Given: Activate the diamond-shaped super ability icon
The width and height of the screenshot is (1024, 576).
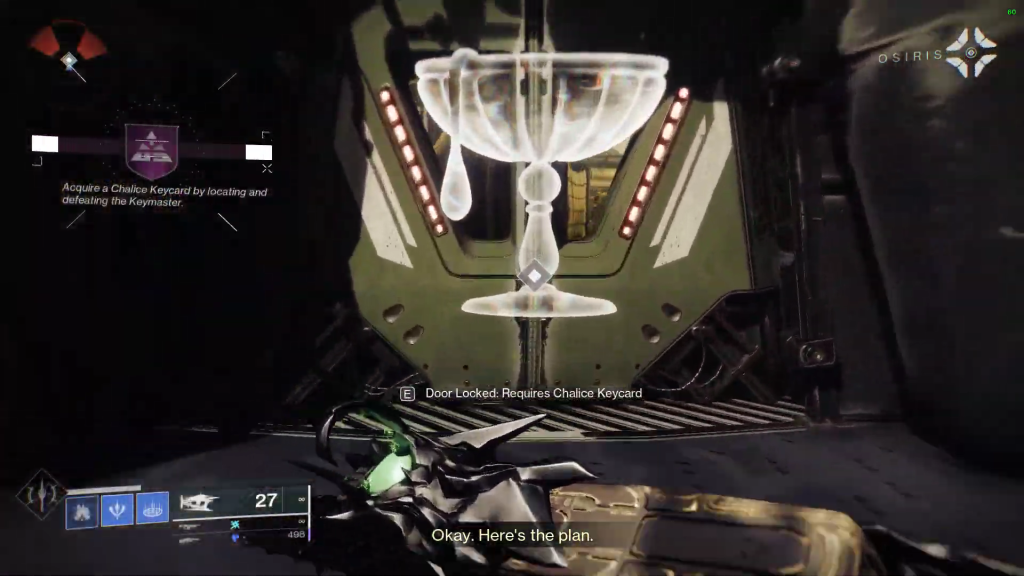Looking at the screenshot, I should [x=40, y=495].
